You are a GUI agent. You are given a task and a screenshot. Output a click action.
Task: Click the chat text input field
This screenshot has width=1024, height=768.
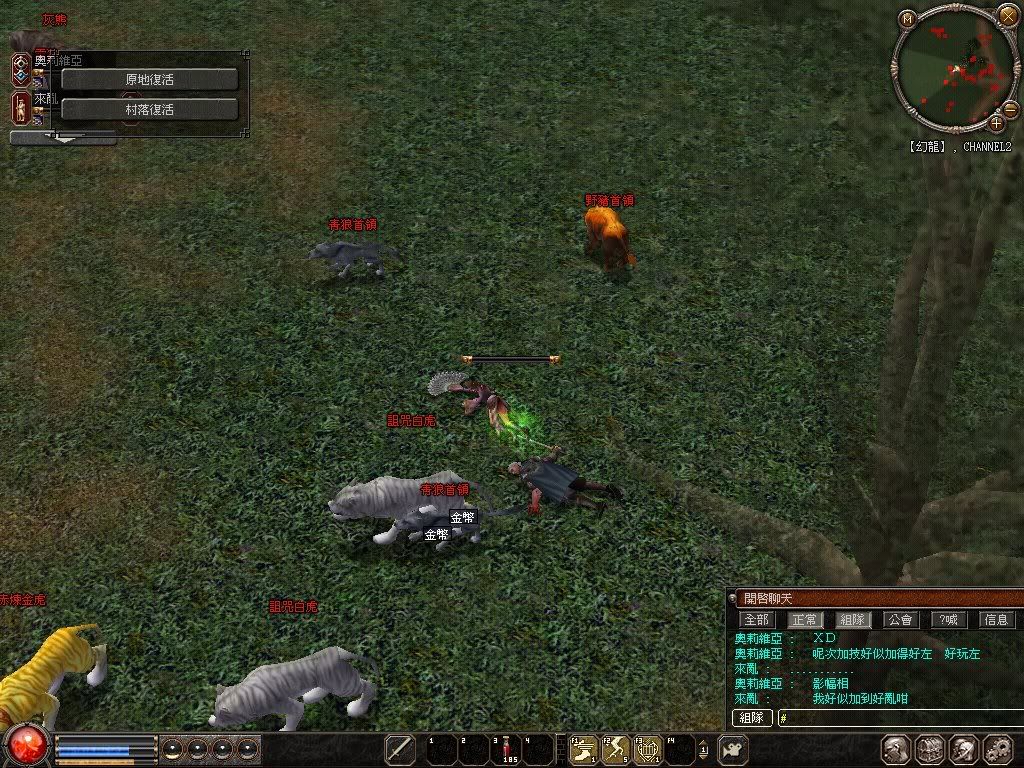pyautogui.click(x=900, y=718)
